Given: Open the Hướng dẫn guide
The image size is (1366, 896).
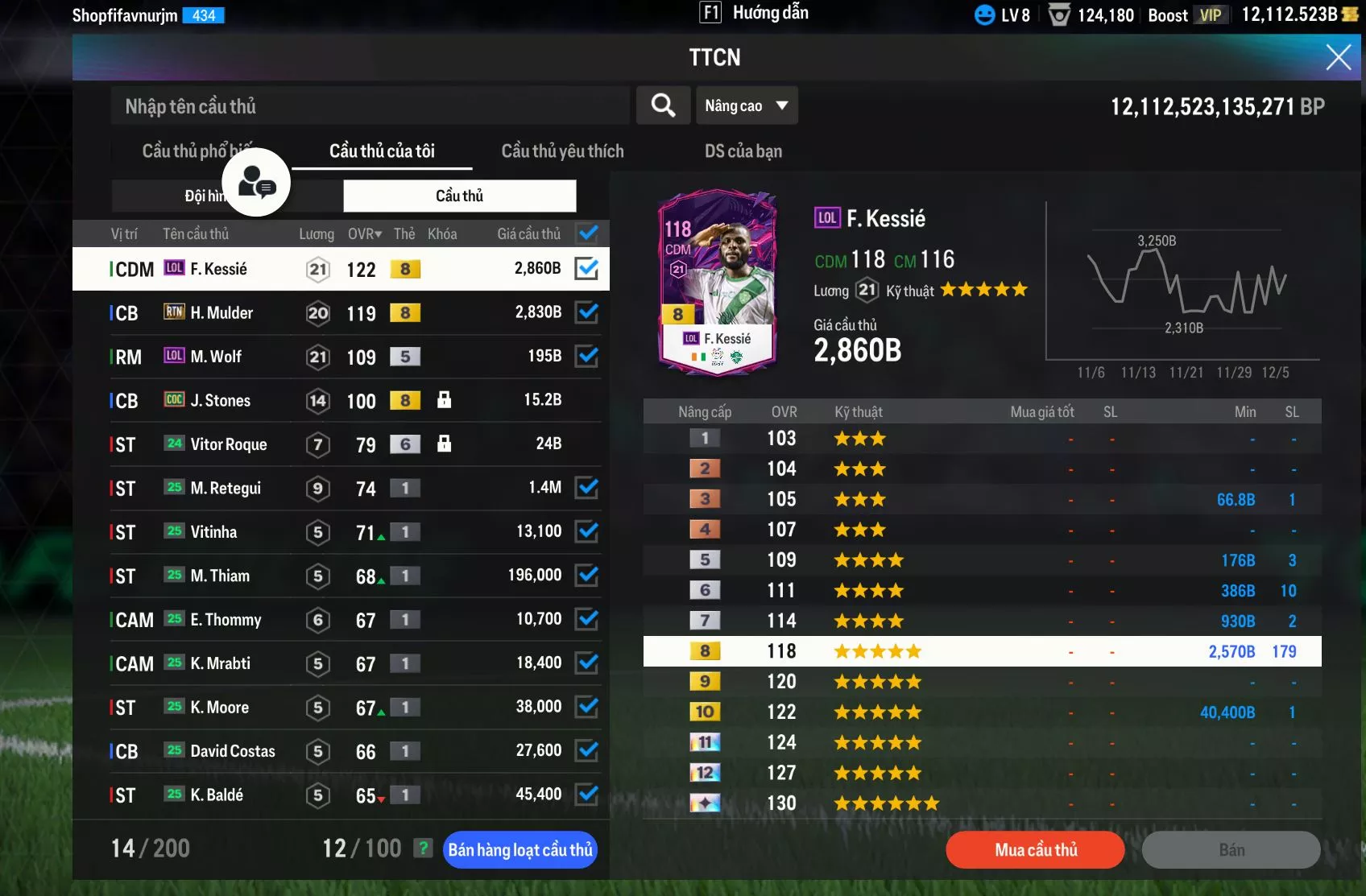Looking at the screenshot, I should [755, 13].
